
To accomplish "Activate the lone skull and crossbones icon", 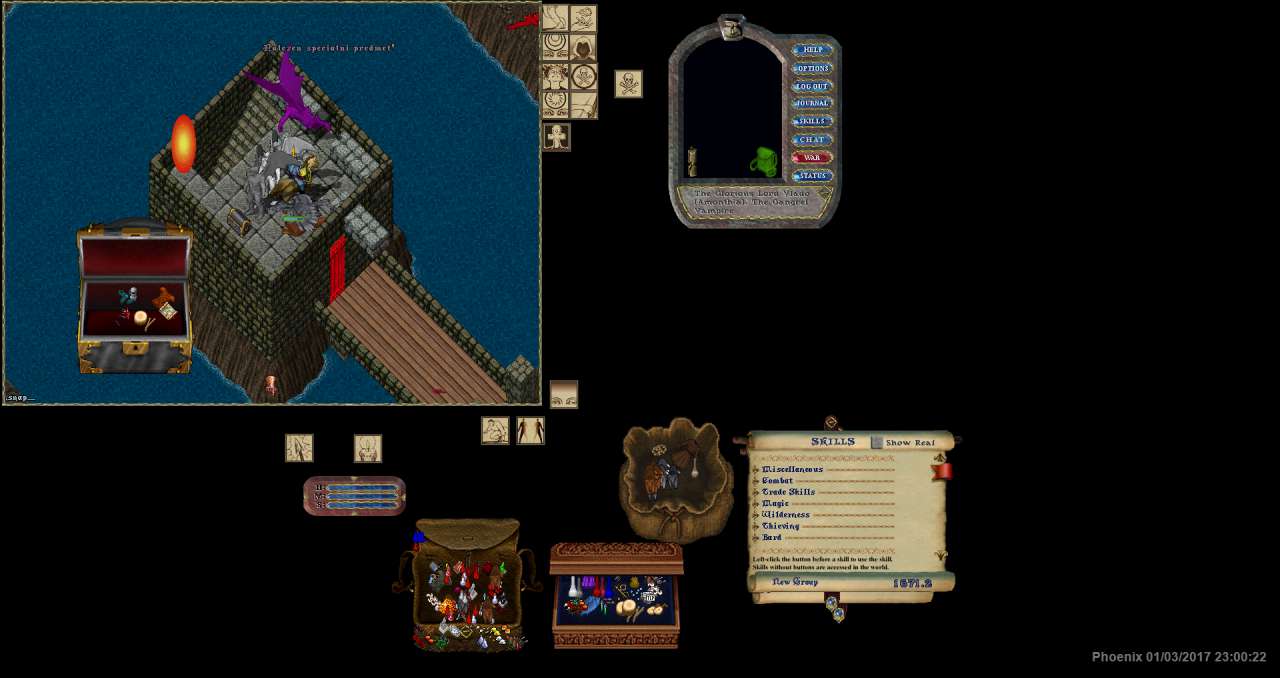I will (628, 84).
